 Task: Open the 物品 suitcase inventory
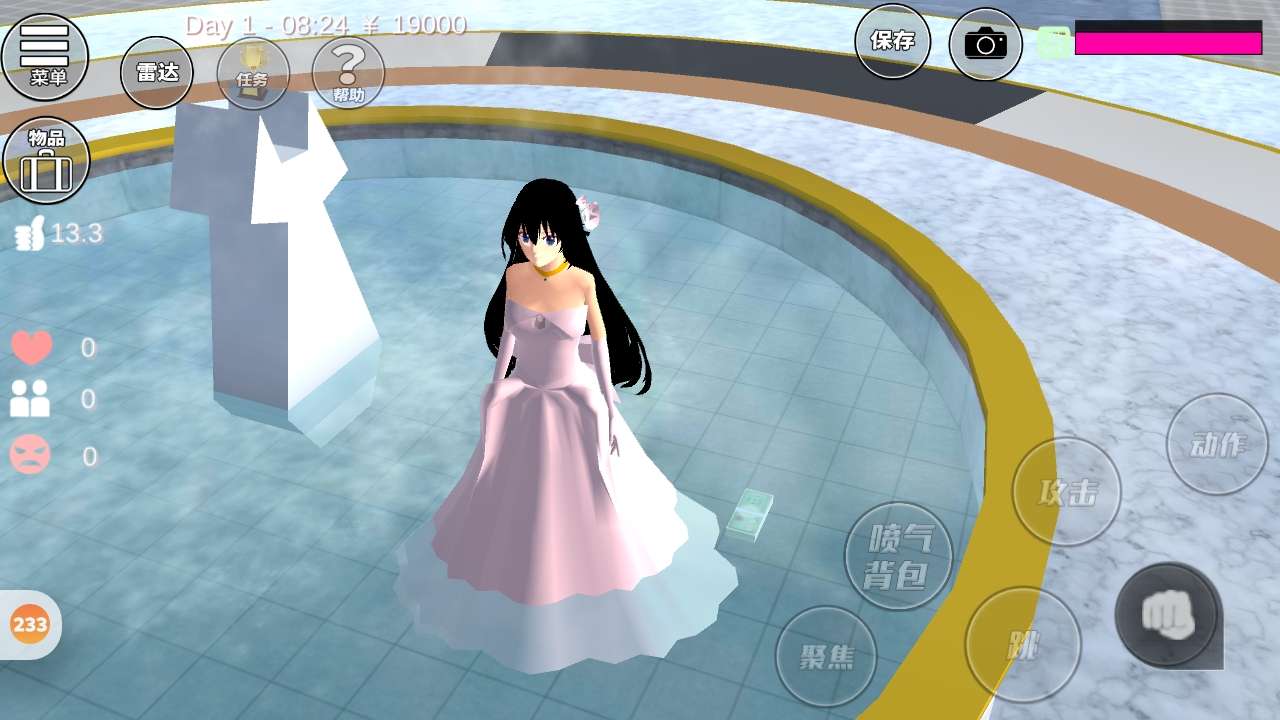[x=46, y=160]
